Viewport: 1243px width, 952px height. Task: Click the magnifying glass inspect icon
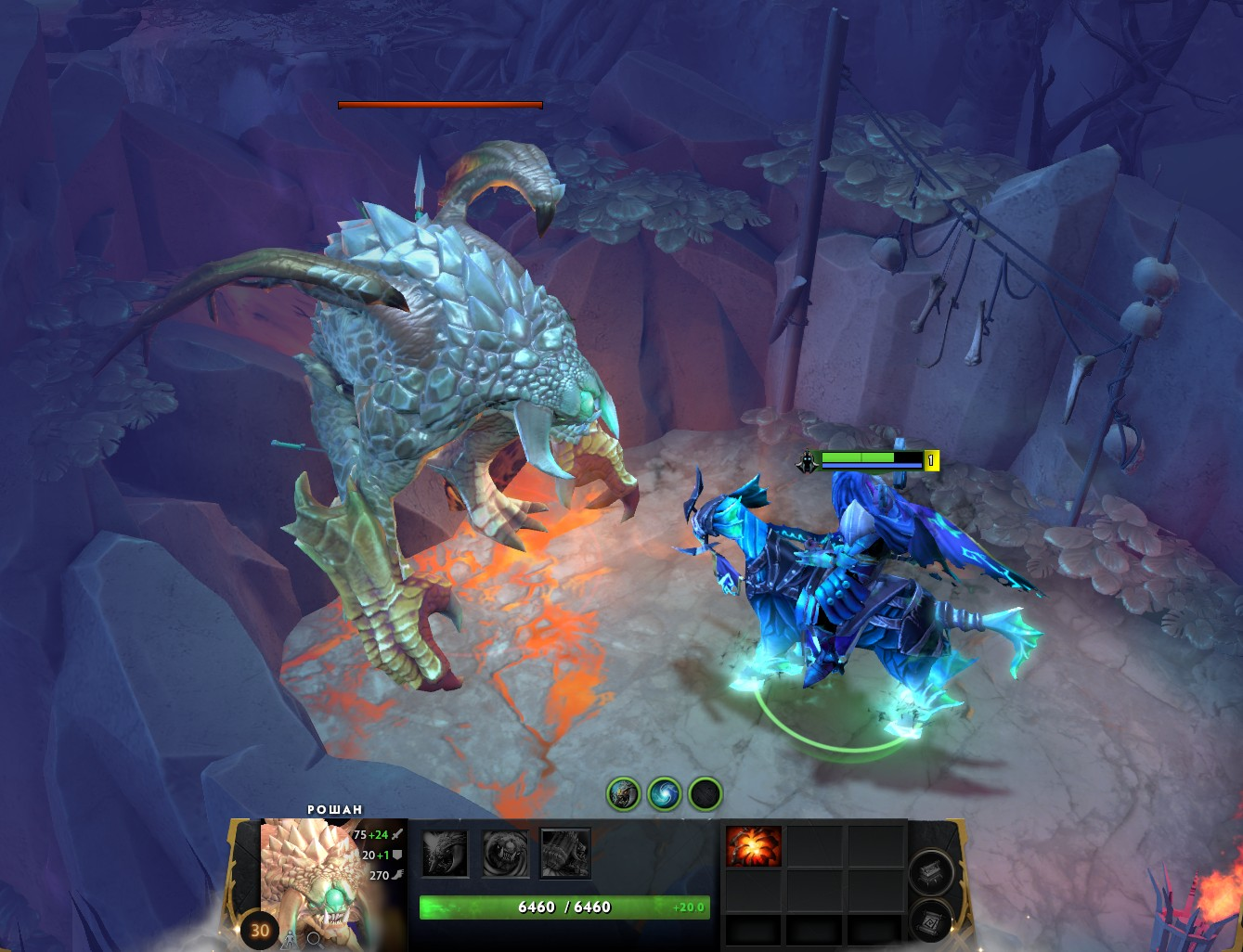tap(314, 938)
